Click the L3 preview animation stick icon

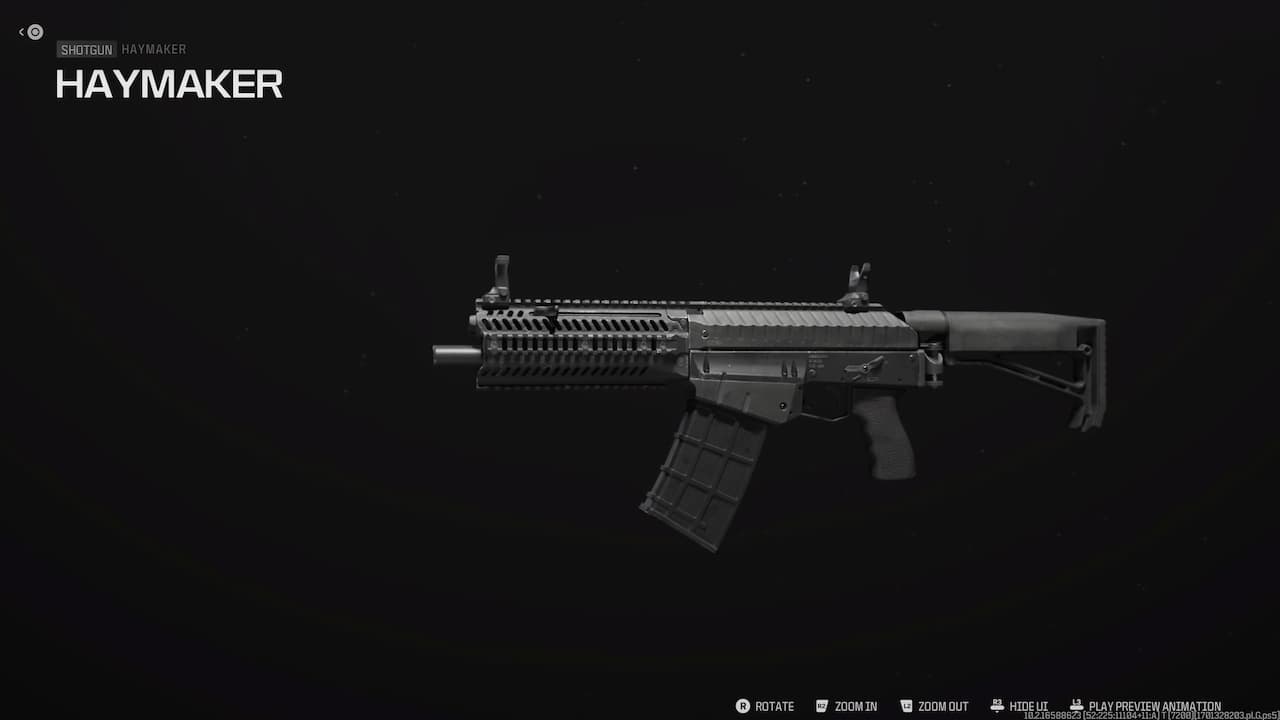(x=1075, y=706)
